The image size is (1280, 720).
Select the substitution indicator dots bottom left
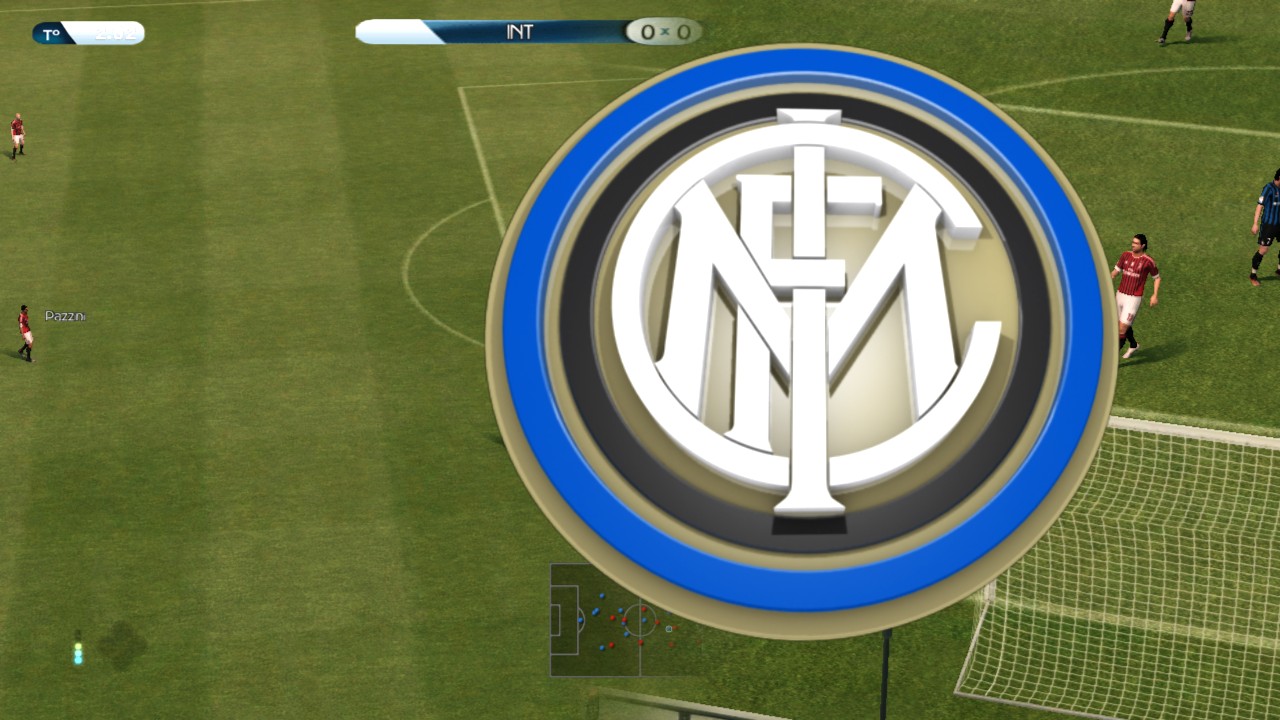78,655
